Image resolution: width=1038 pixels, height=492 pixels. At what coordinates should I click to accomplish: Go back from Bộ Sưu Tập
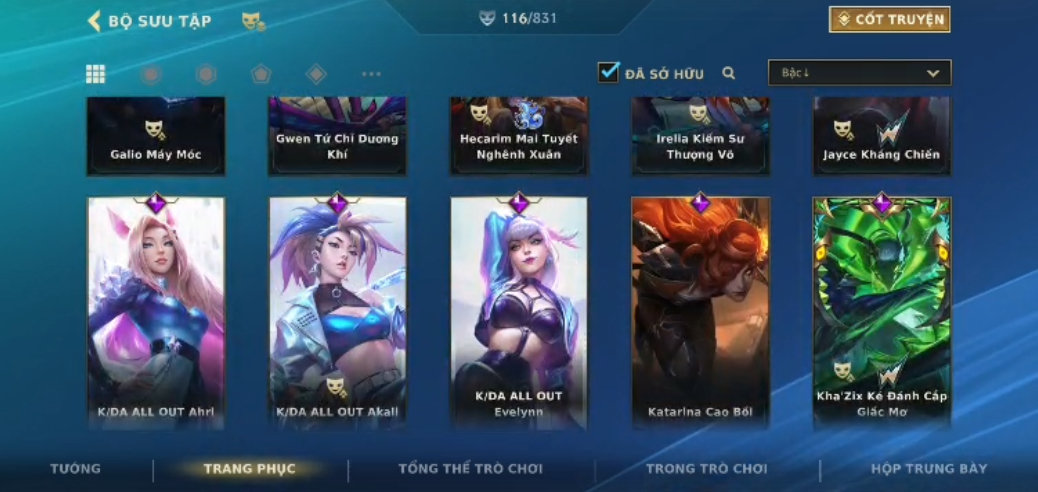coord(95,21)
